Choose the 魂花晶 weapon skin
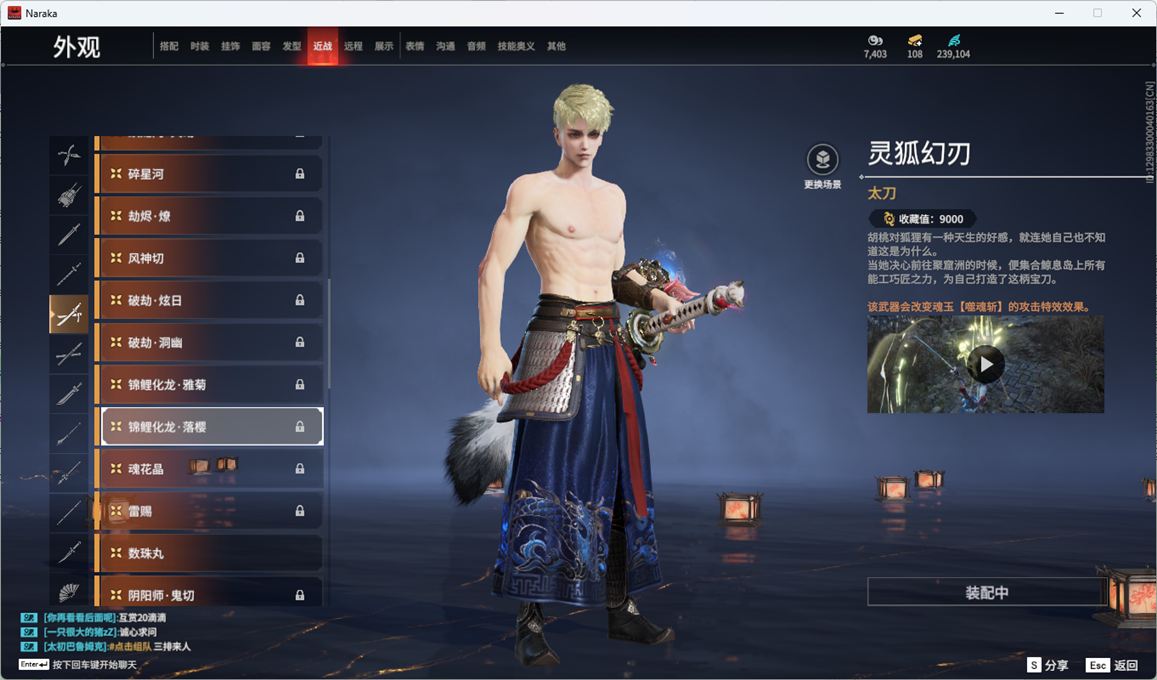 209,469
